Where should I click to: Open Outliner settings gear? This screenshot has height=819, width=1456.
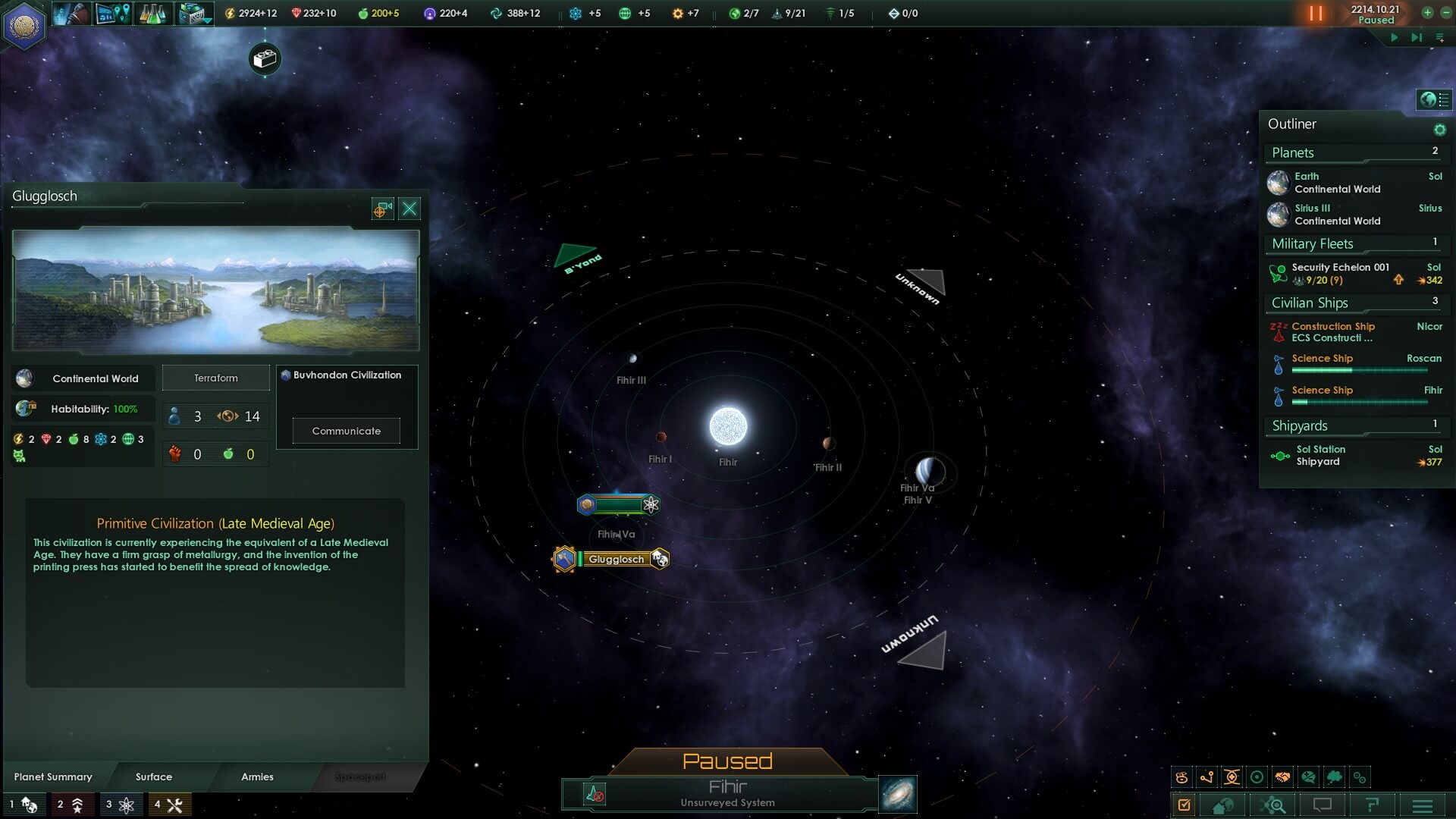click(x=1439, y=130)
